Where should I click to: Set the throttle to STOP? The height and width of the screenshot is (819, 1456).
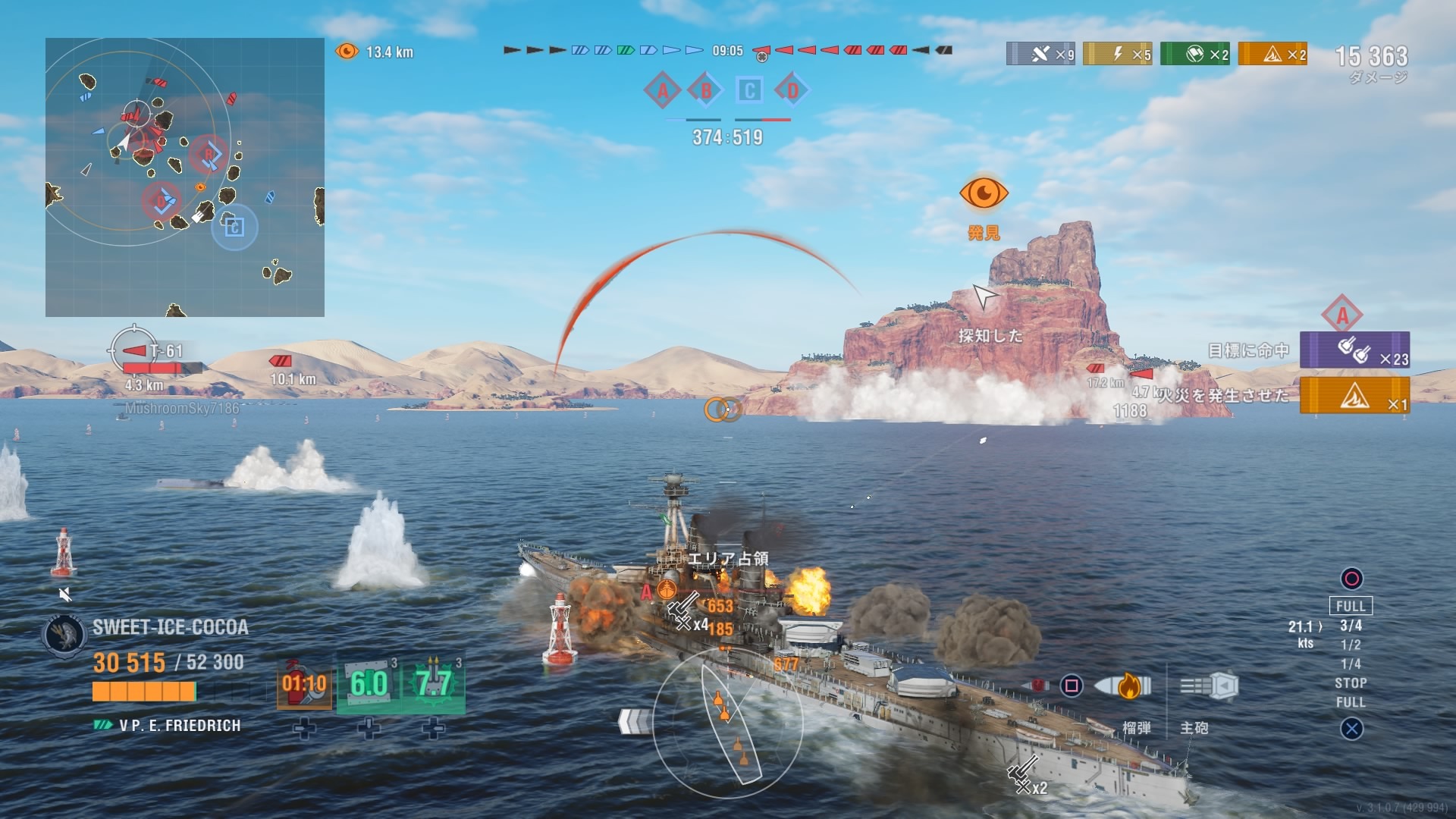1351,683
